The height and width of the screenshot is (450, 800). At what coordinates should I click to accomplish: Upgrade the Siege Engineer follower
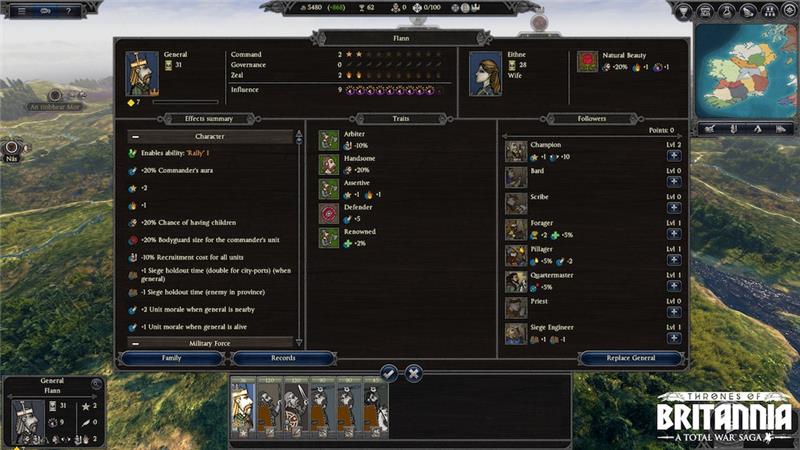click(673, 338)
